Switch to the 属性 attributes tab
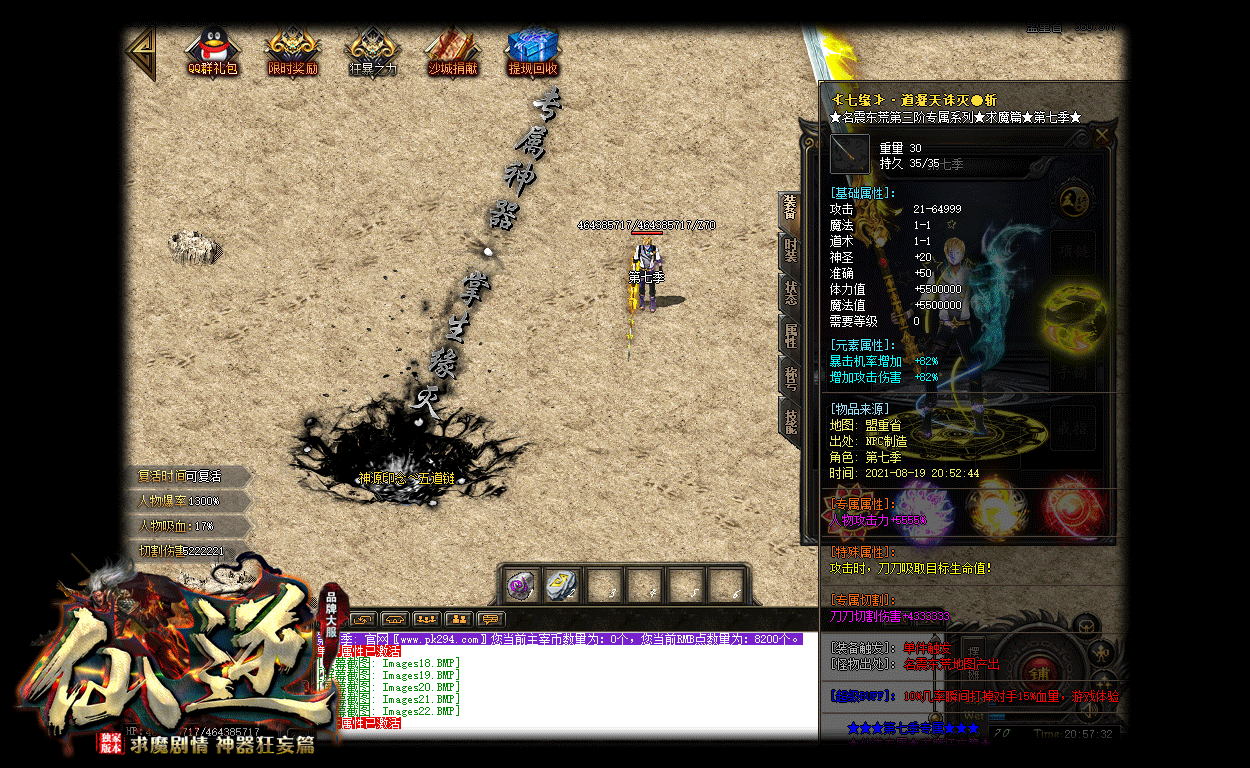The width and height of the screenshot is (1250, 768). pos(790,334)
